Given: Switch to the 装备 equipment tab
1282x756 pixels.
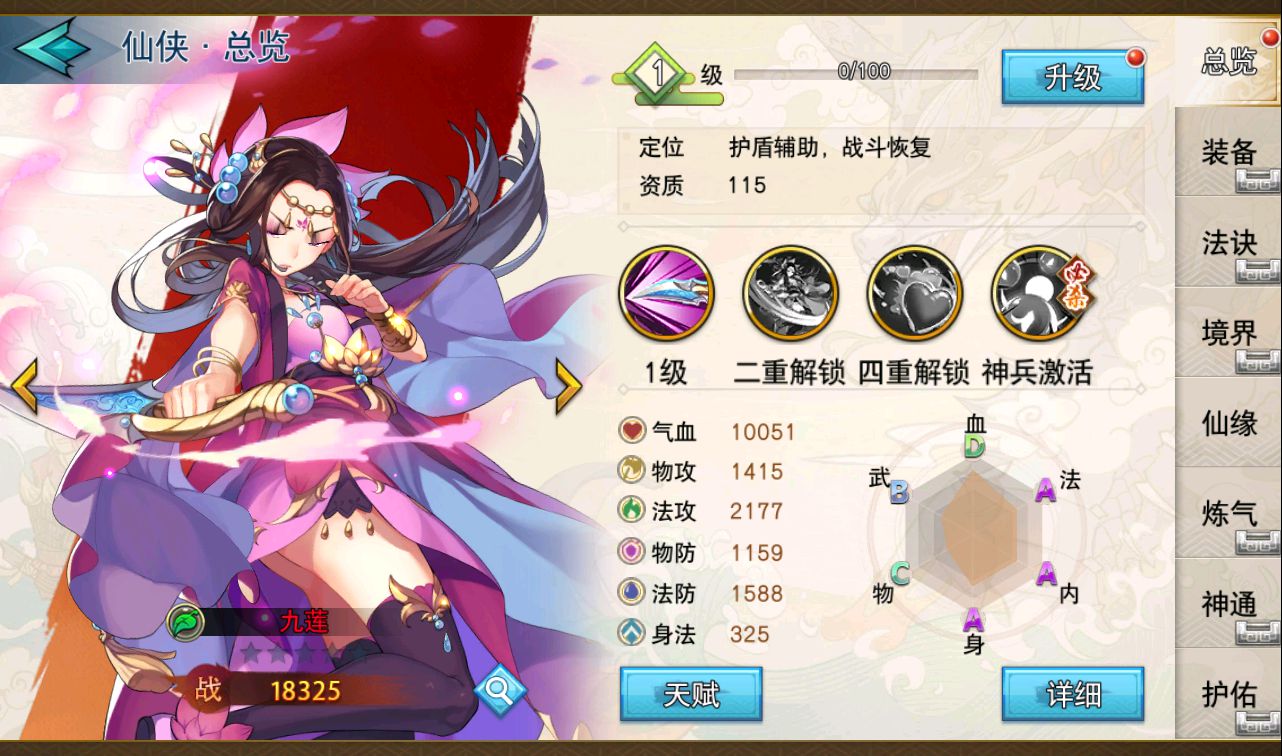Looking at the screenshot, I should 1228,153.
